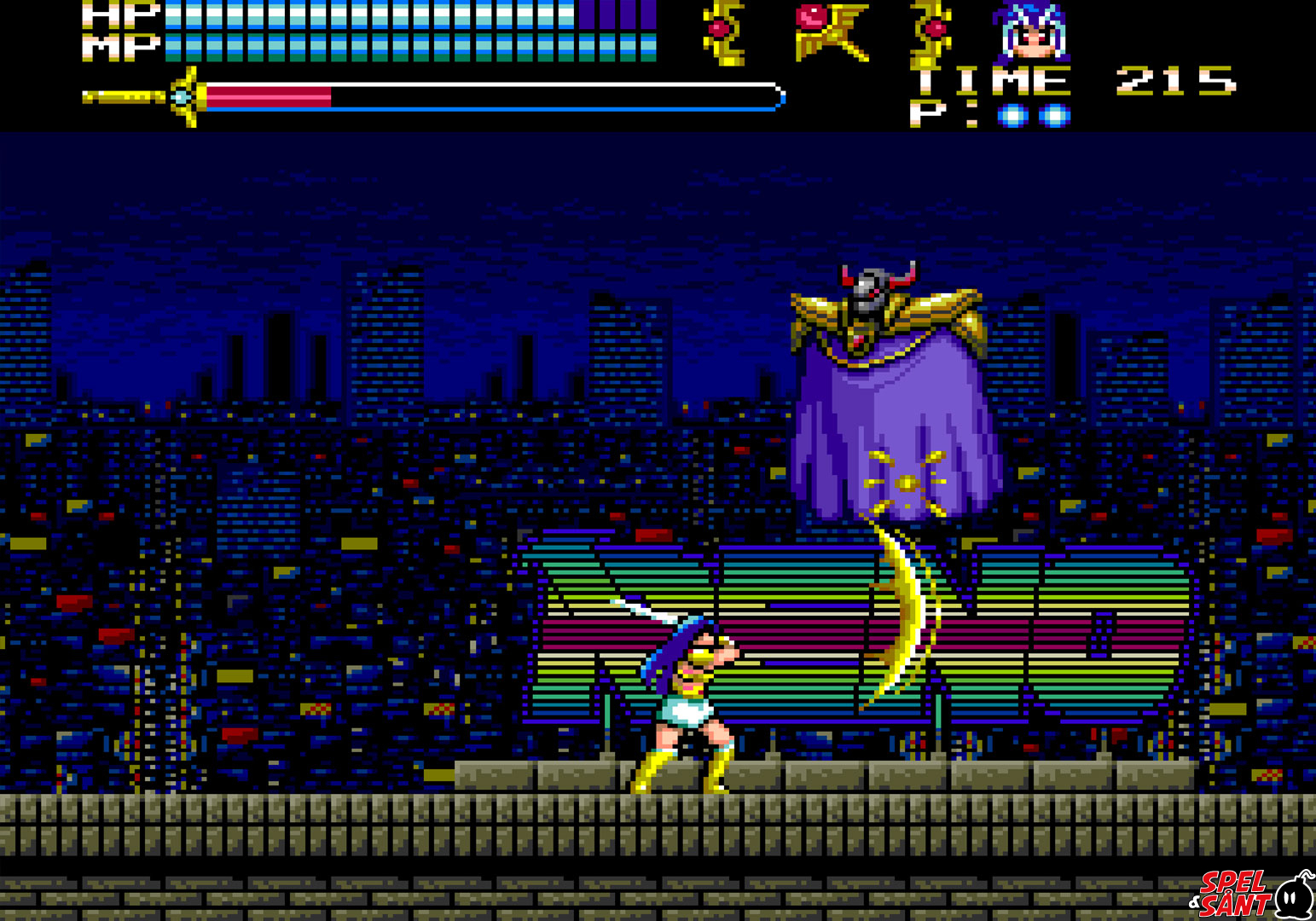Select the winged red orb magic icon
1316x921 pixels.
point(829,32)
